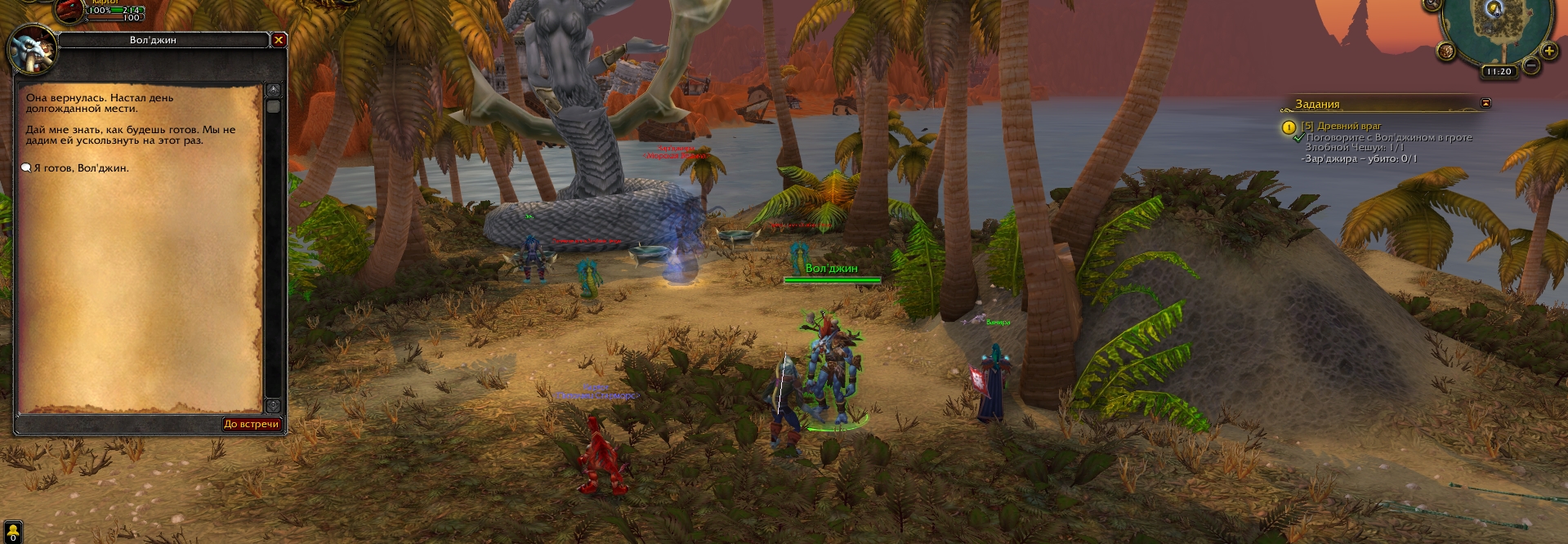This screenshot has width=1568, height=544.
Task: Zoom in the minimap with plus button
Action: click(1550, 51)
